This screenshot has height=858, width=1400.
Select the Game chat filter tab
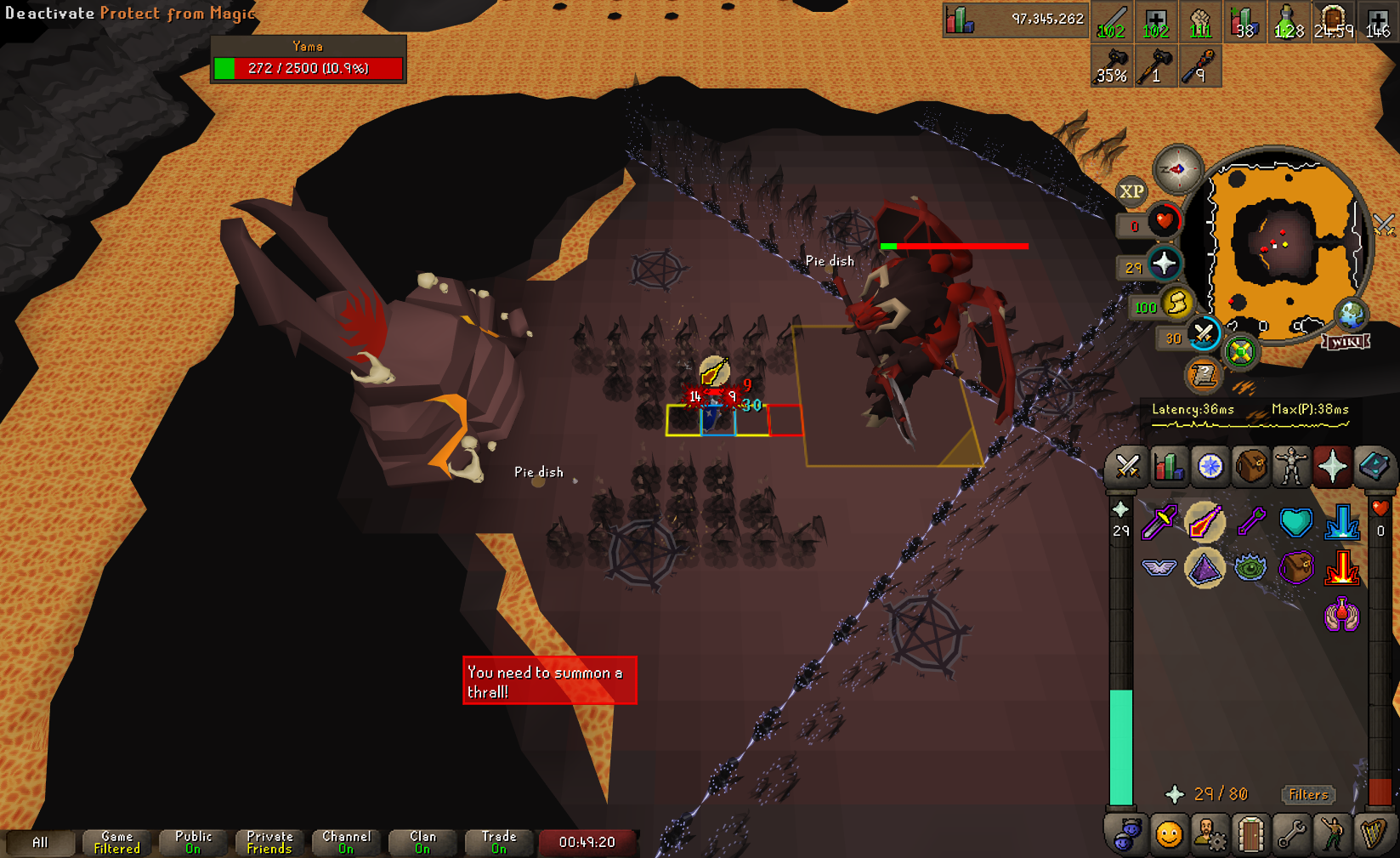click(116, 842)
